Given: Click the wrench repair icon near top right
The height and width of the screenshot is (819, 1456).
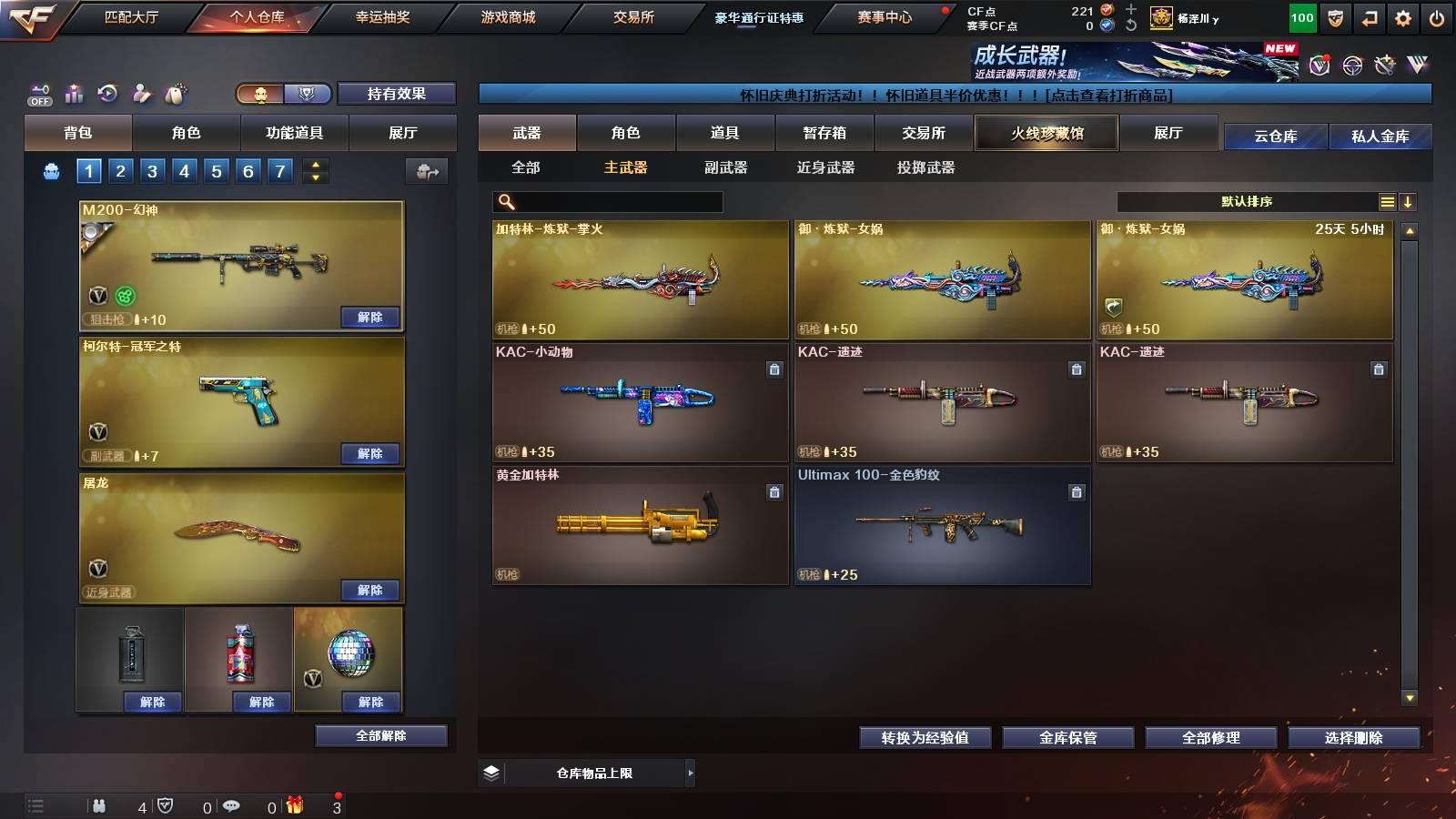Looking at the screenshot, I should pos(1384,64).
